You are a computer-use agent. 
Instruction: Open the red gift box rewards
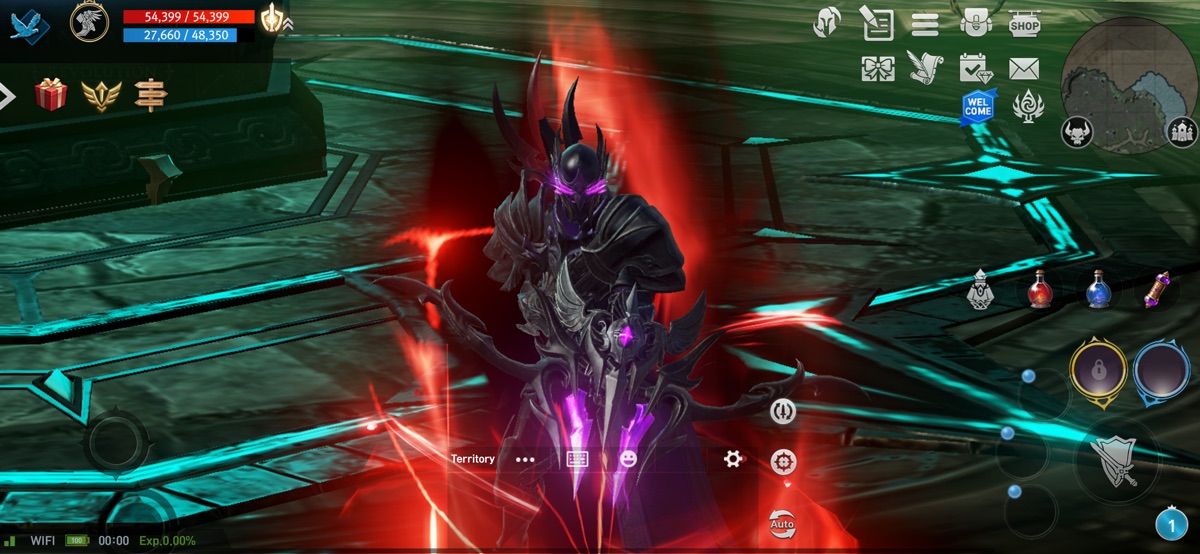(50, 95)
